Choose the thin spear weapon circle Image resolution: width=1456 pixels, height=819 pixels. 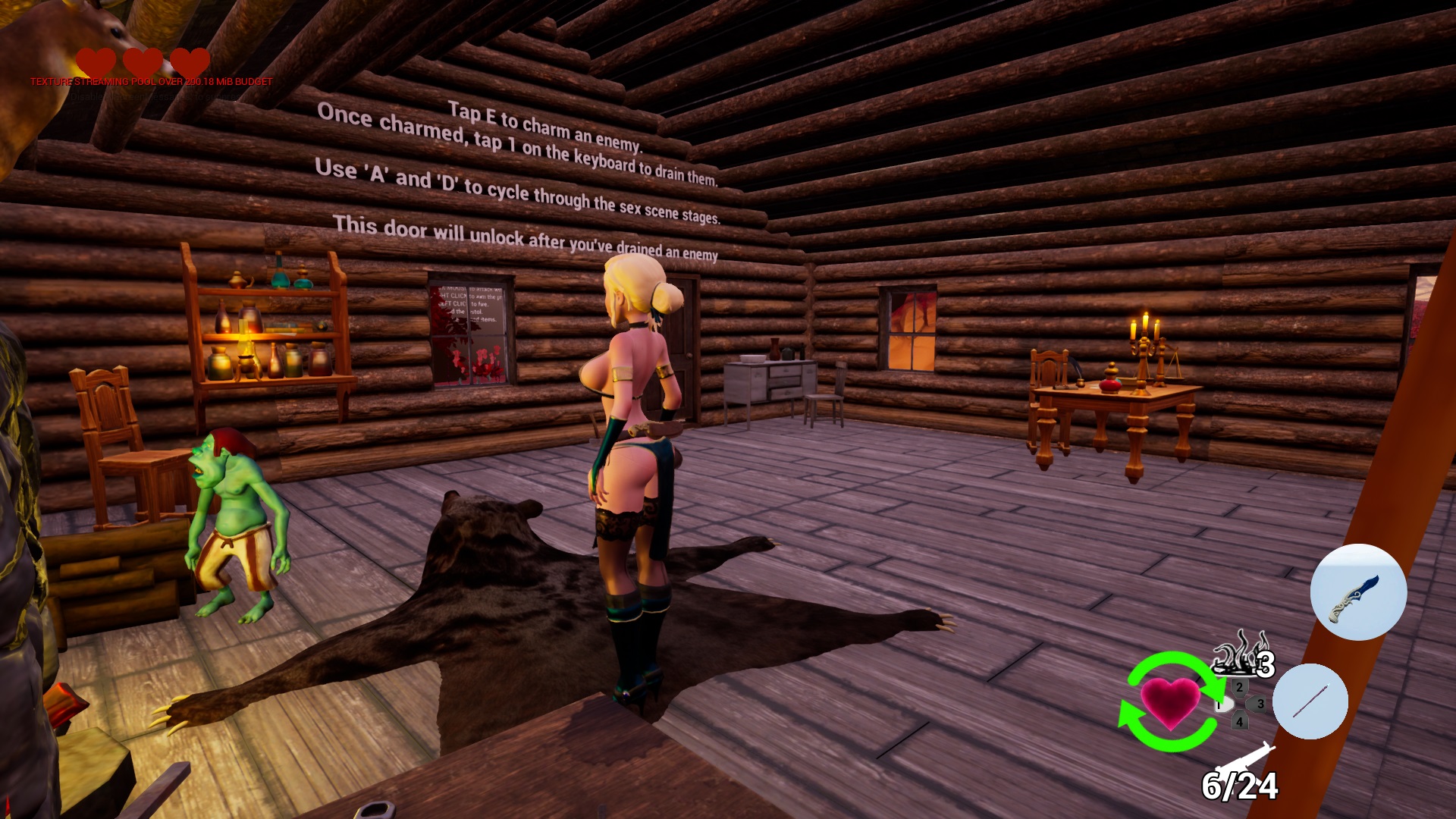coord(1310,701)
